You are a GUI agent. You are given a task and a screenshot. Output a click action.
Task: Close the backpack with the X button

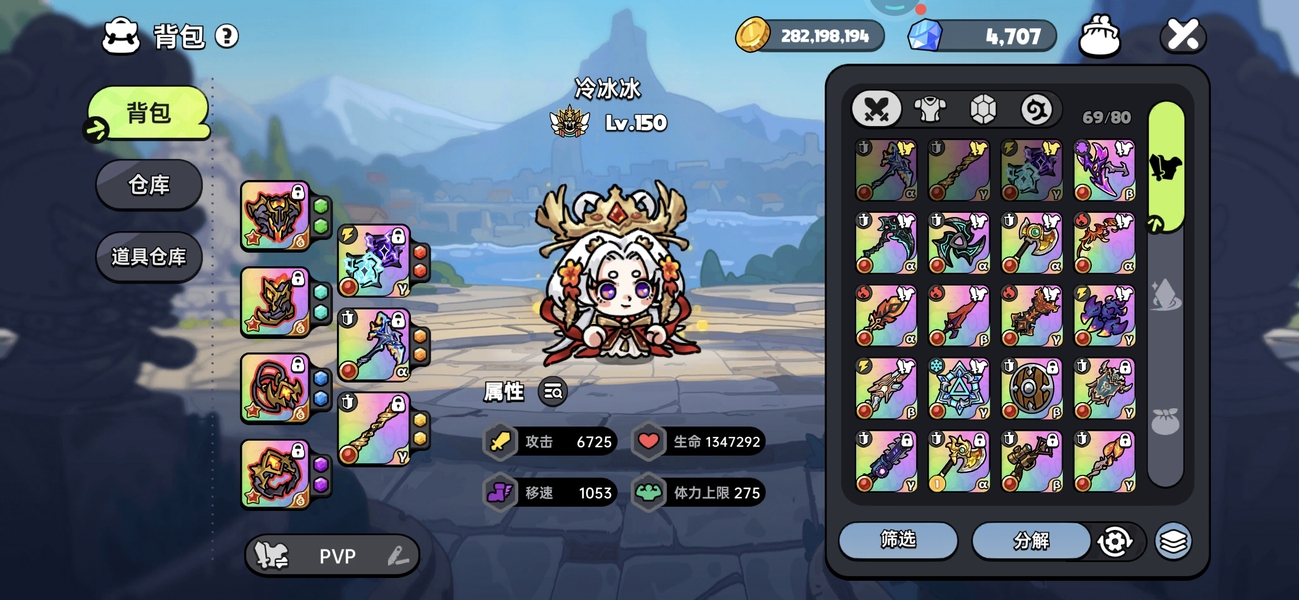(x=1182, y=37)
